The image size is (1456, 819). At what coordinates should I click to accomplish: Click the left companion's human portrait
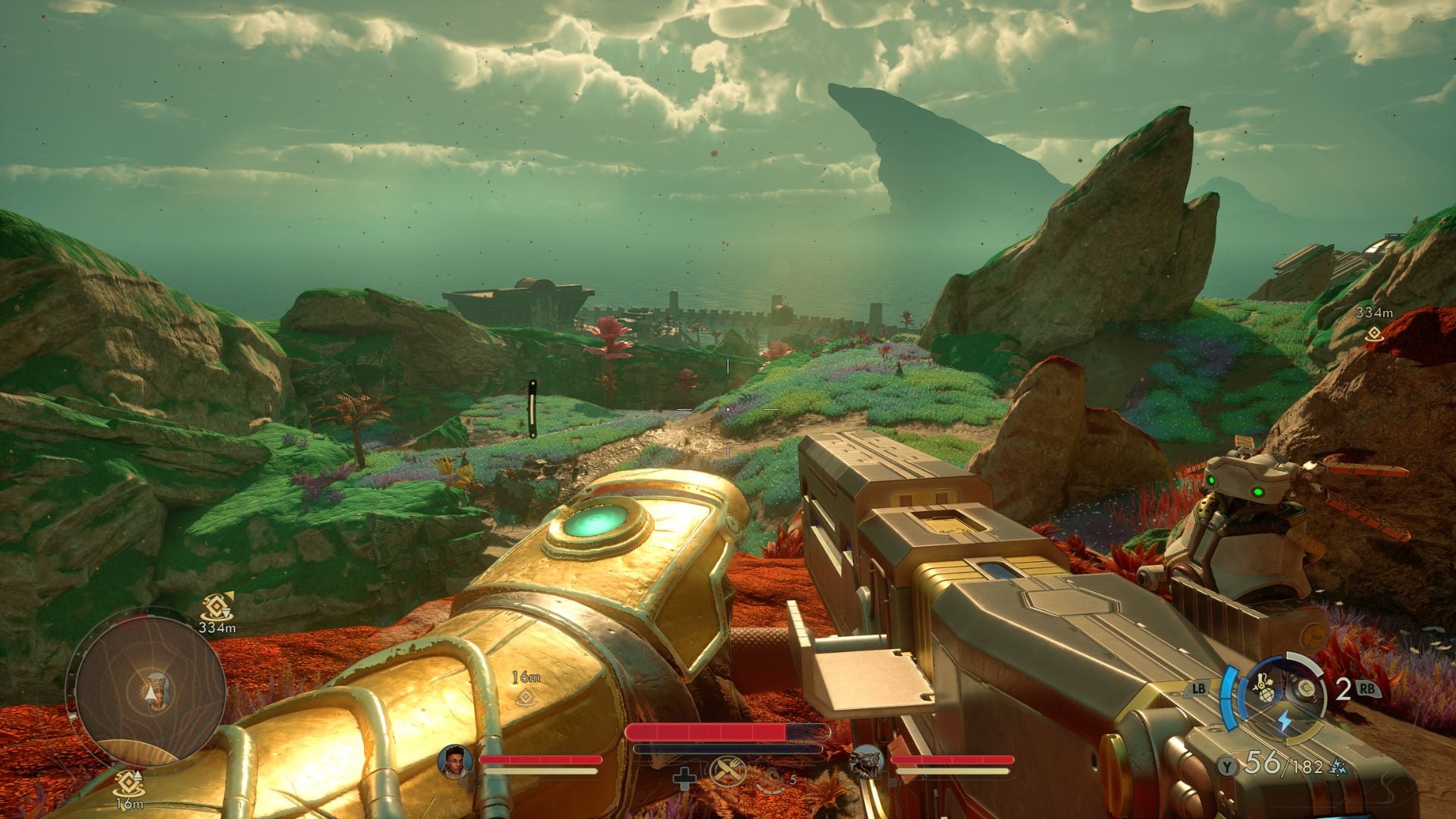pyautogui.click(x=454, y=761)
